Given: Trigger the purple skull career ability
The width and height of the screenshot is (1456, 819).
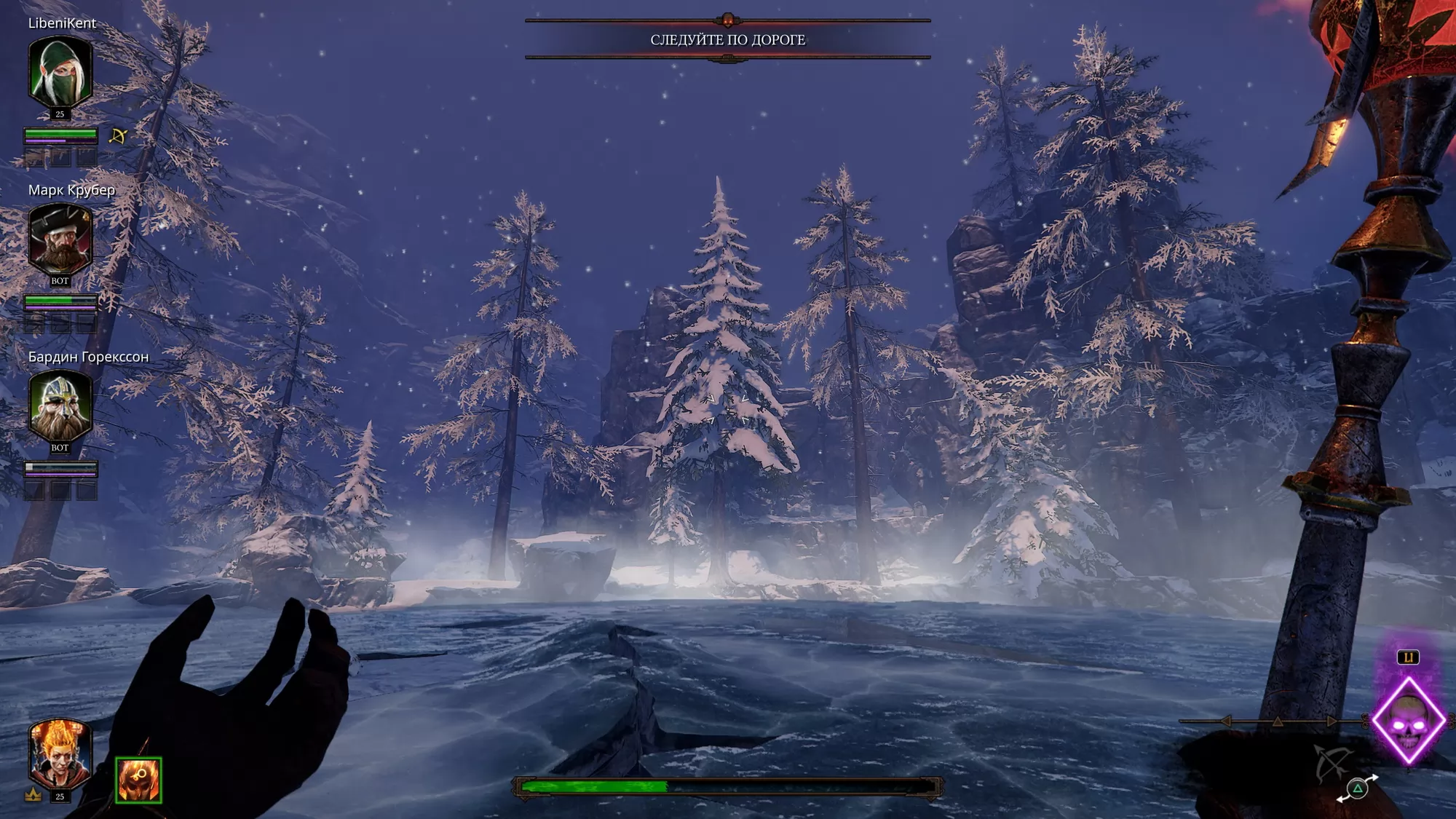Looking at the screenshot, I should tap(1409, 721).
